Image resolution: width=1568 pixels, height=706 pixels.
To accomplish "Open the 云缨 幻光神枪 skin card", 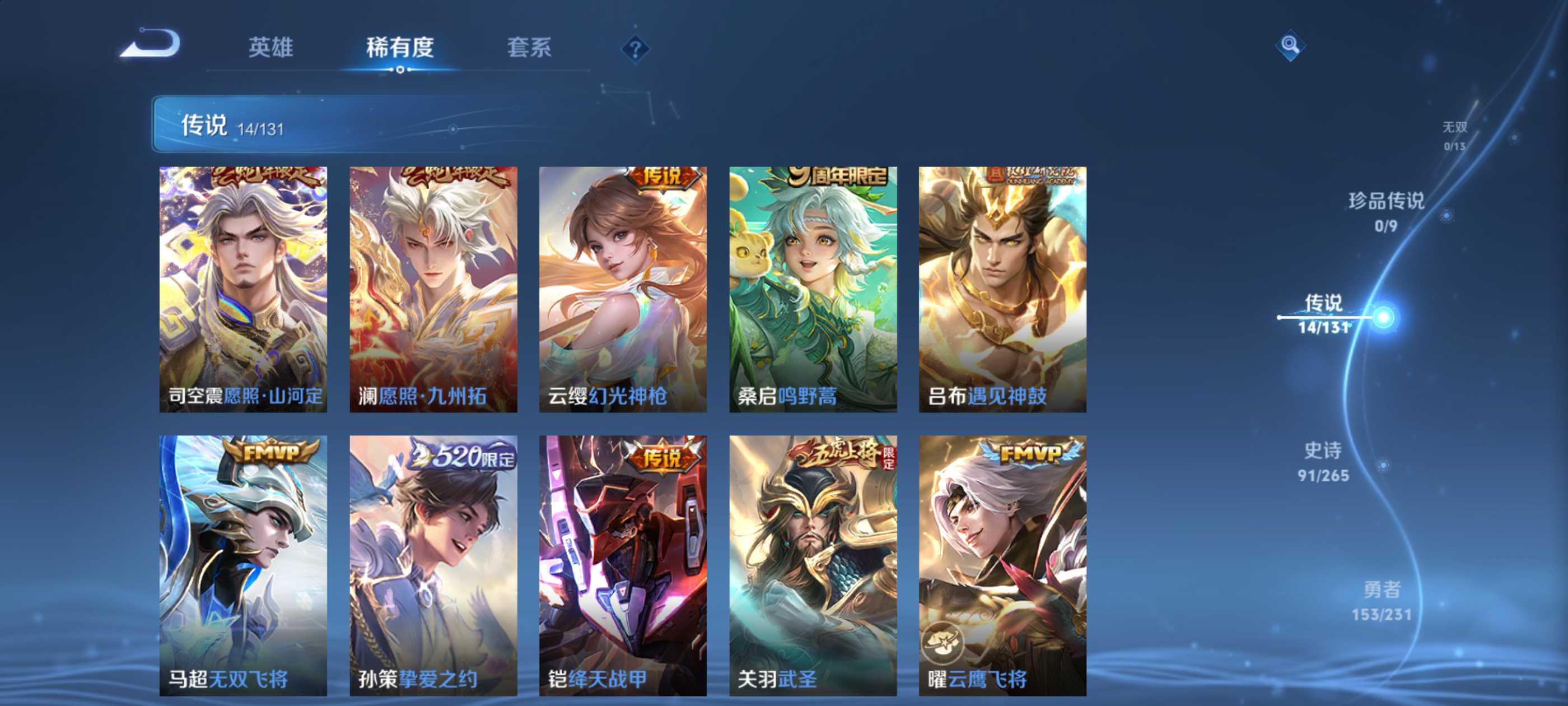I will click(623, 289).
